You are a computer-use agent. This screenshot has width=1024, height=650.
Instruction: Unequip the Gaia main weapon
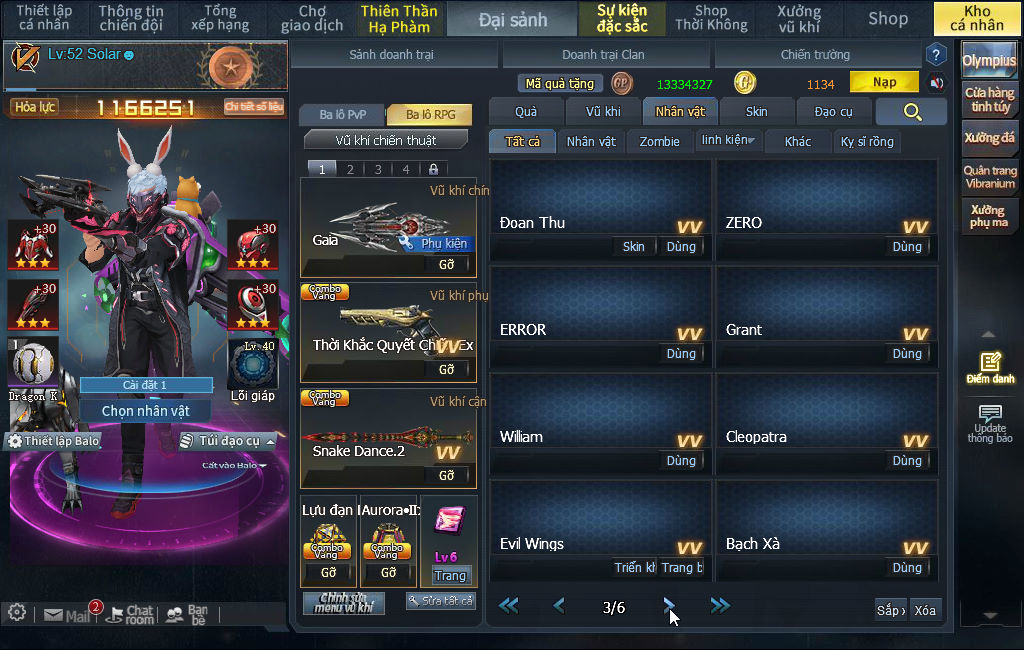point(446,264)
